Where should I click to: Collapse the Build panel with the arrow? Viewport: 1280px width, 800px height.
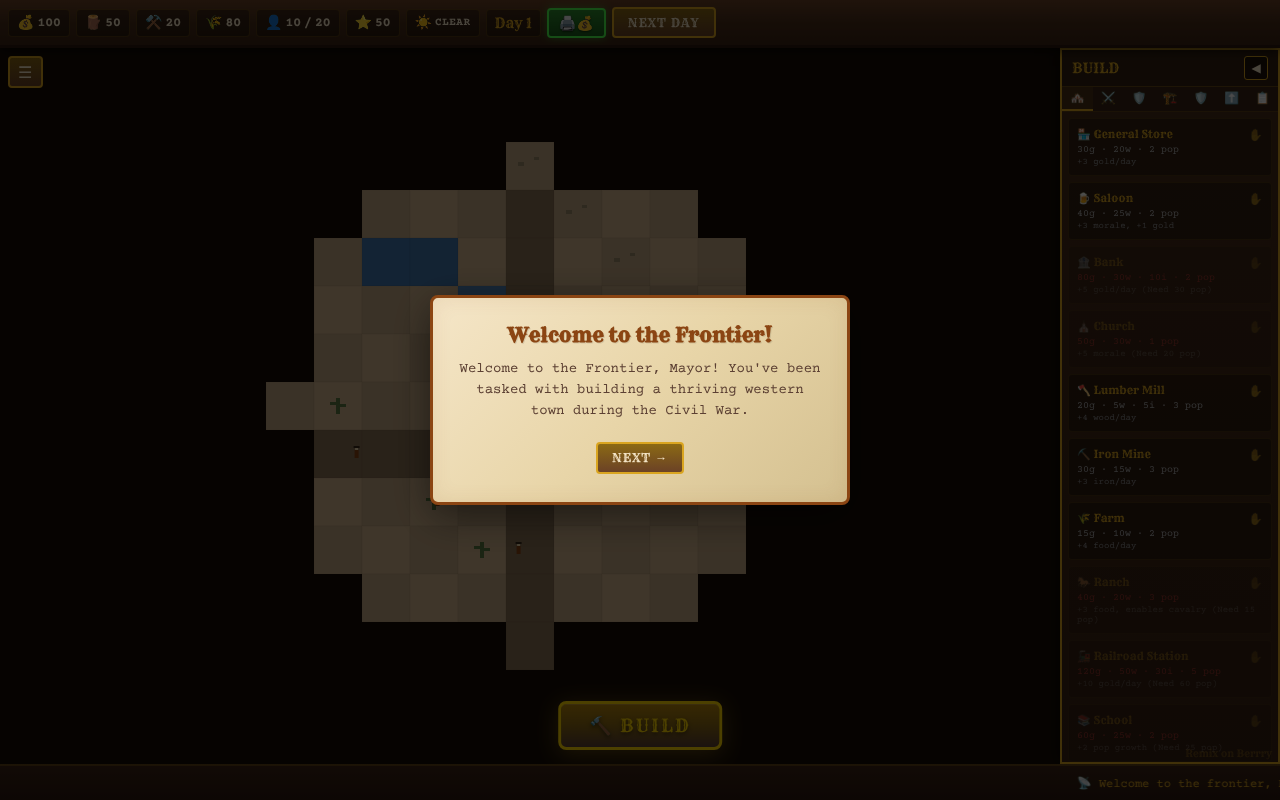pyautogui.click(x=1256, y=68)
